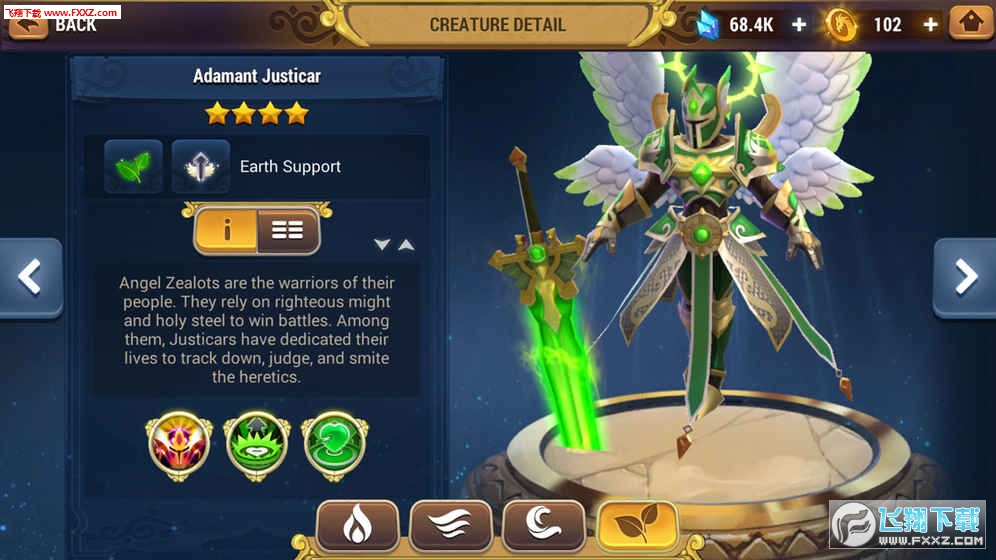Image resolution: width=996 pixels, height=560 pixels.
Task: View the green upward arrow skill
Action: coord(257,442)
